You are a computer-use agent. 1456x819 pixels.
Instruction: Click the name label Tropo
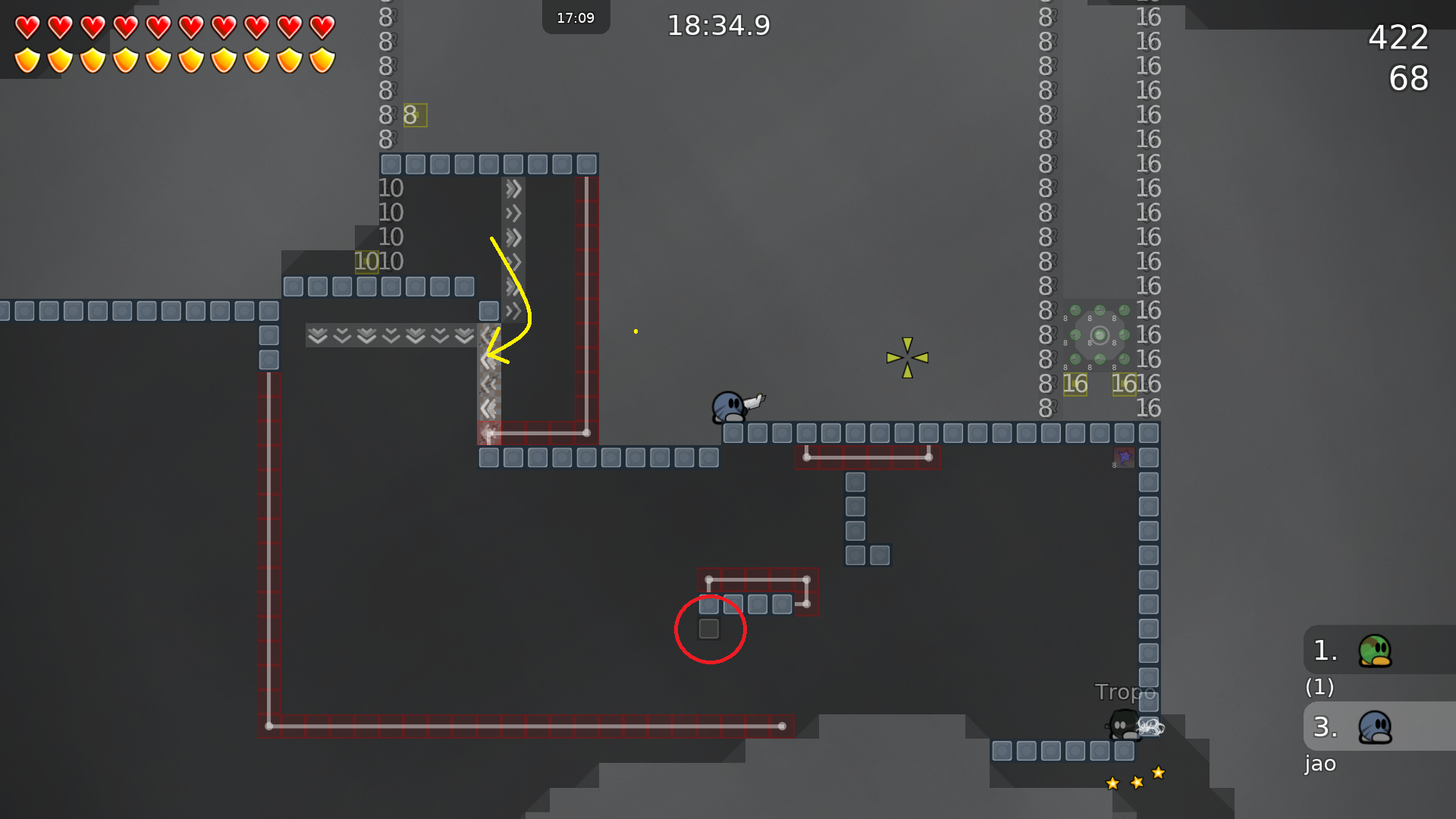click(x=1126, y=692)
